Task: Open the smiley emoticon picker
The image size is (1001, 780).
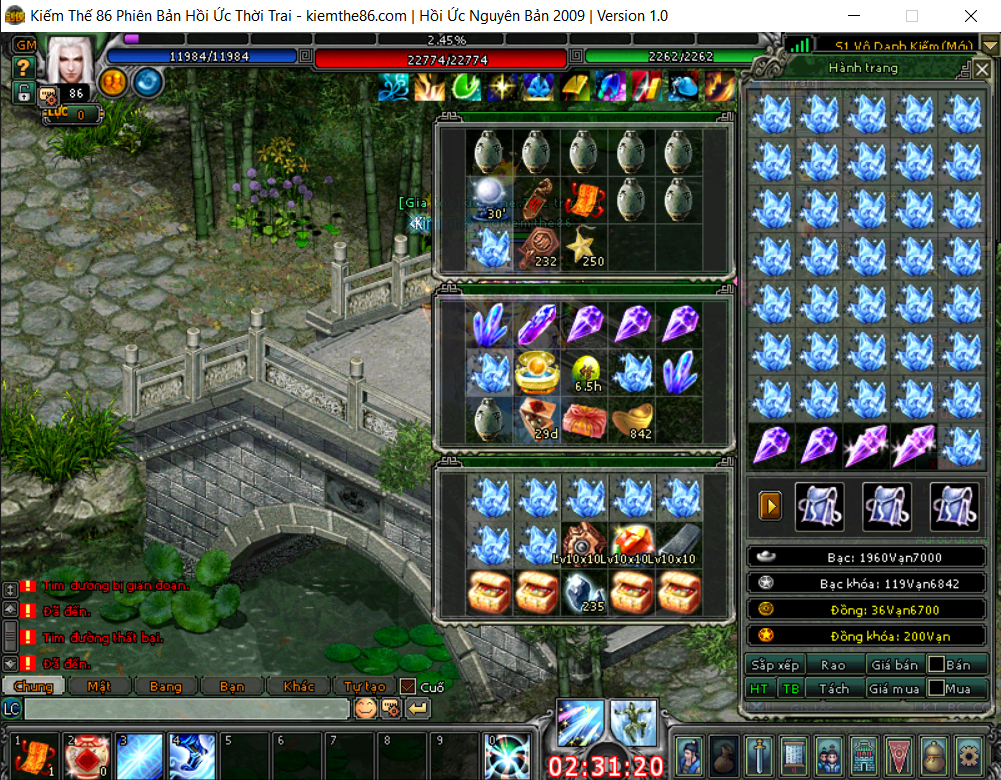Action: coord(366,709)
